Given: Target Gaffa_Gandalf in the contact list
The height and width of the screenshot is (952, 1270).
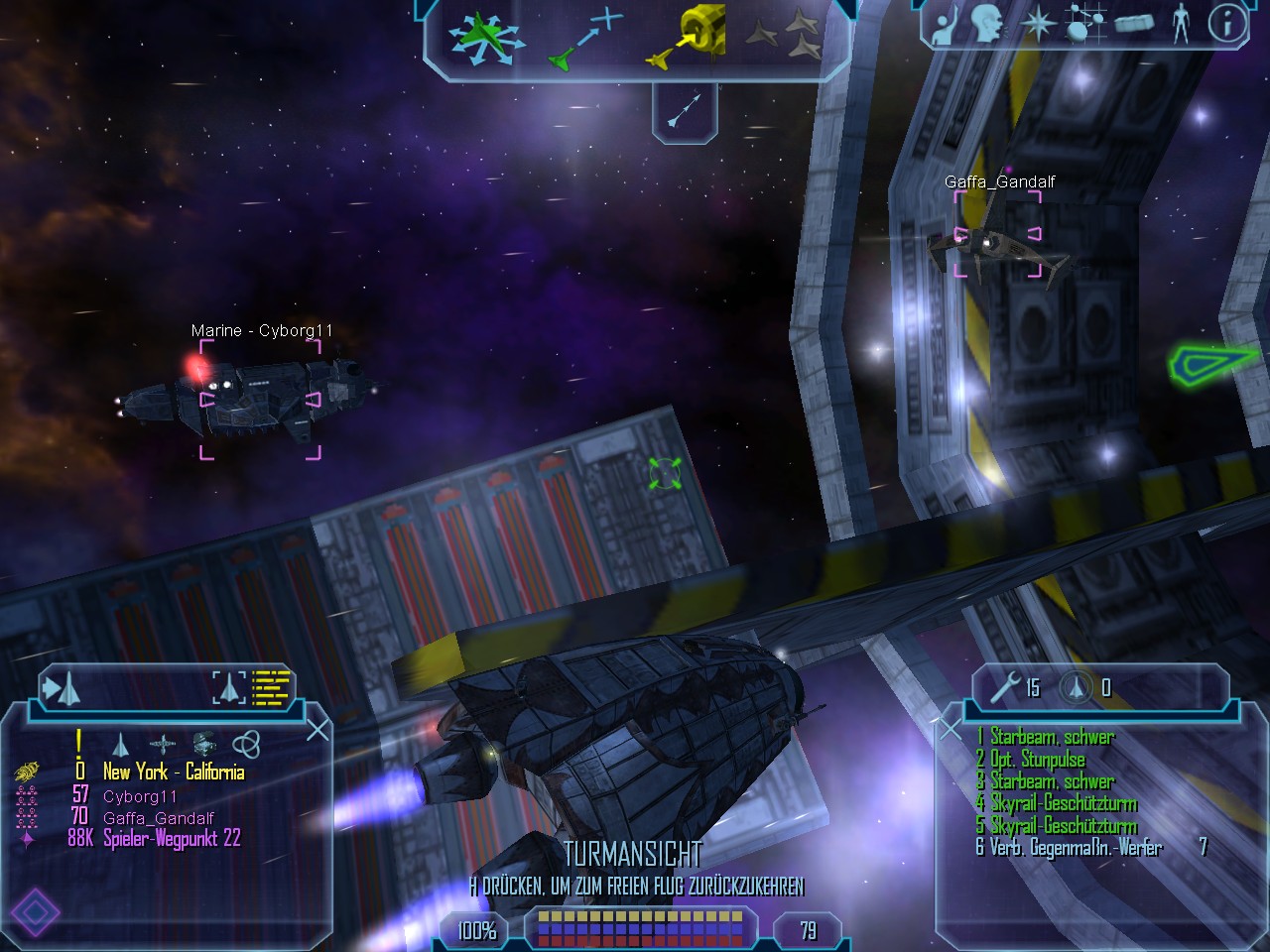Looking at the screenshot, I should click(158, 818).
